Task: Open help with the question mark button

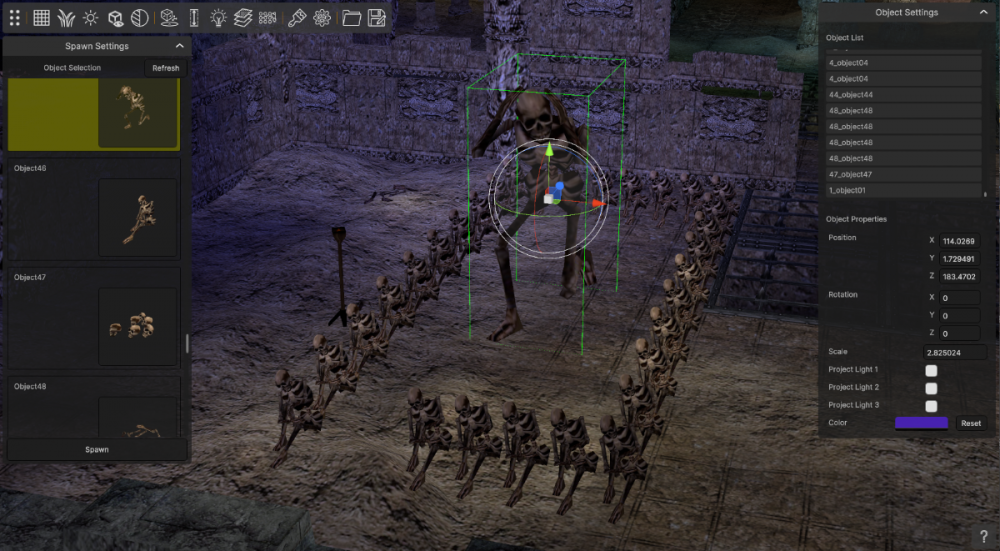Action: pyautogui.click(x=983, y=537)
